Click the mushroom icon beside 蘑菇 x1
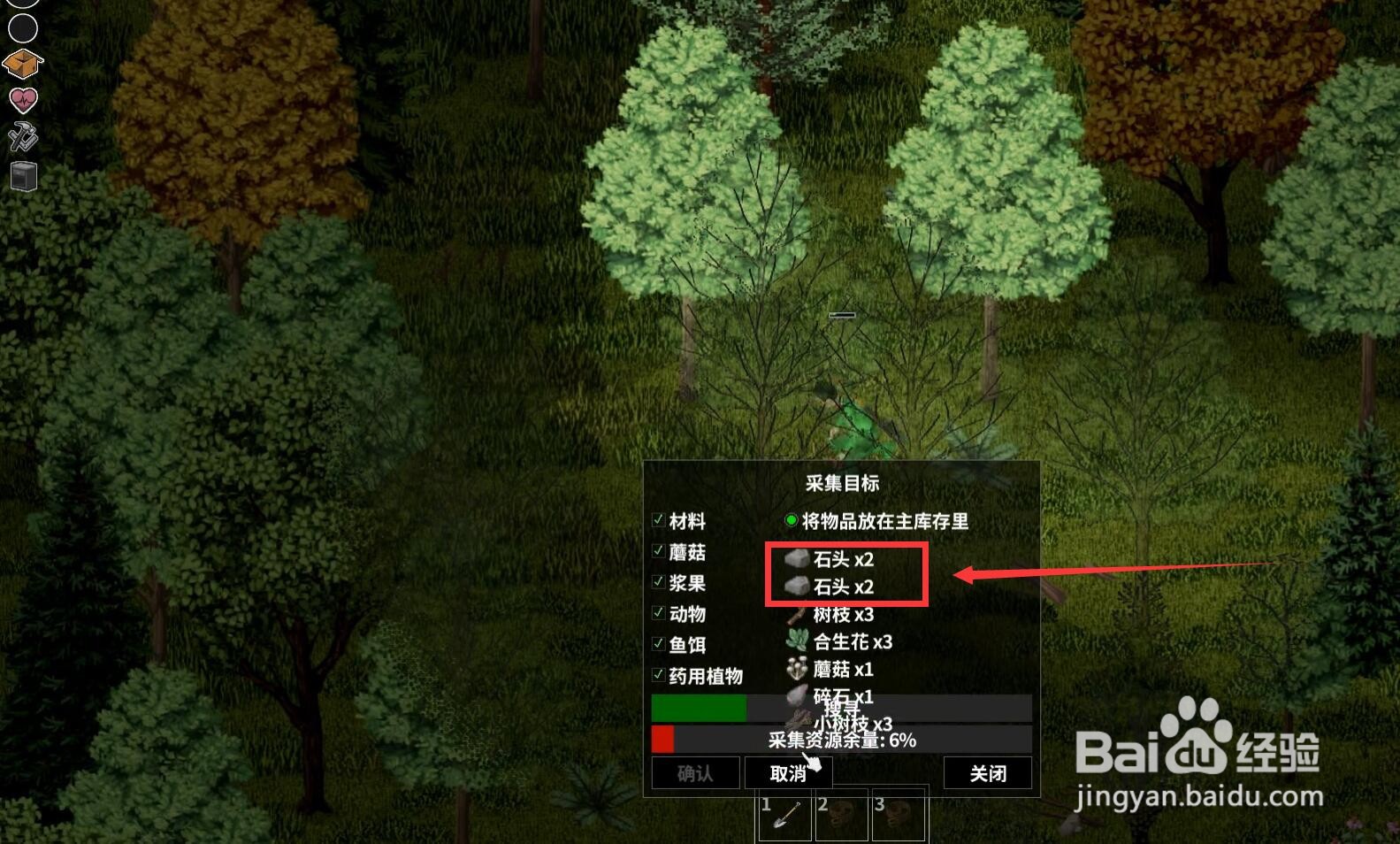The height and width of the screenshot is (844, 1400). (x=799, y=667)
